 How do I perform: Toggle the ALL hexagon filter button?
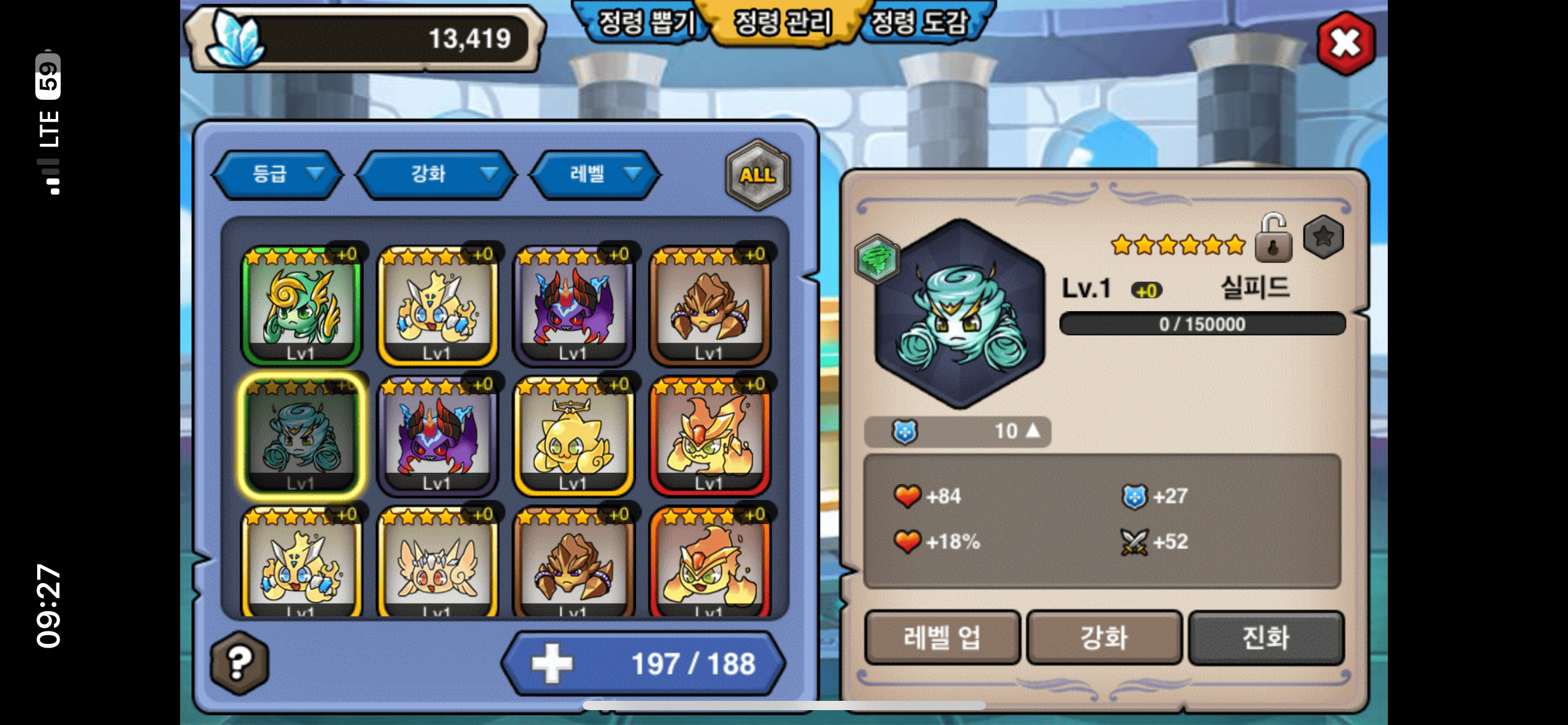[757, 175]
